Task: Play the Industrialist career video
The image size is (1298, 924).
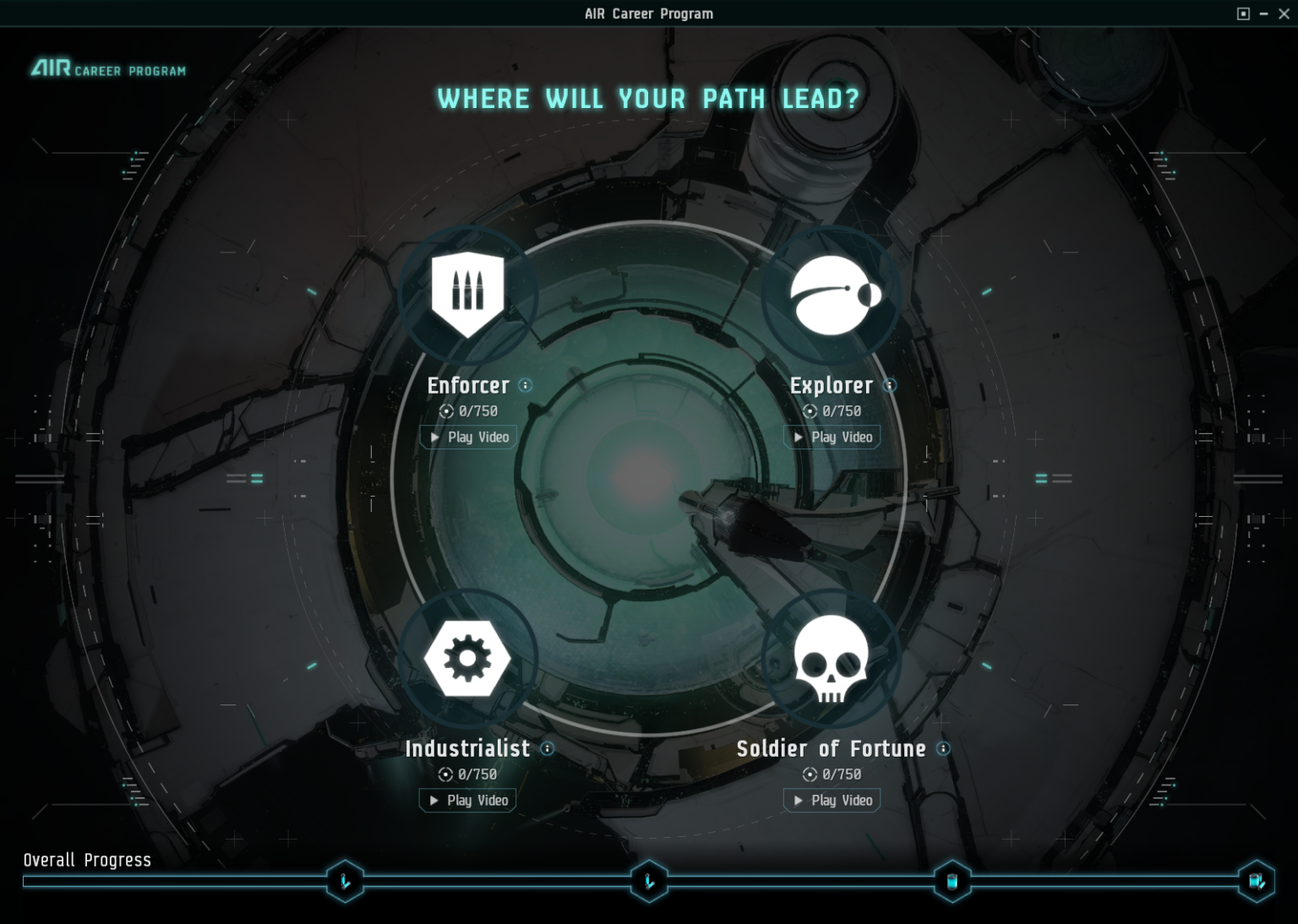Action: (466, 800)
